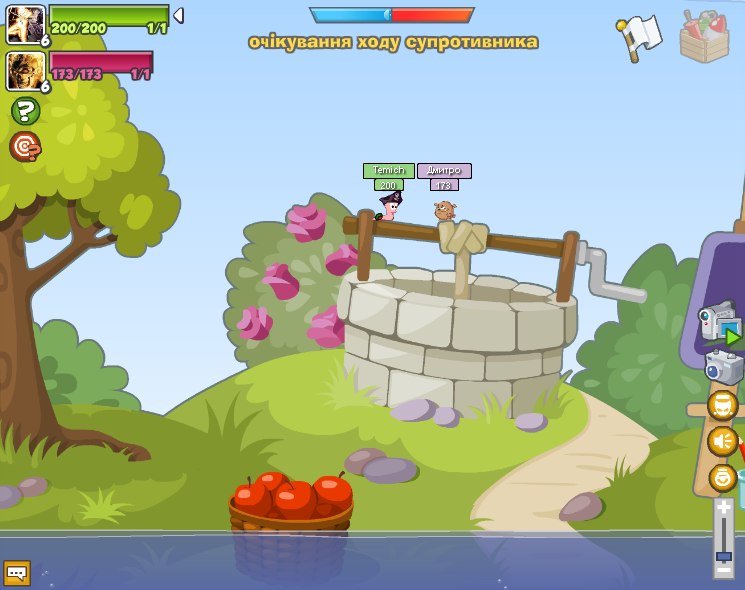Surrender using the white flag icon
The width and height of the screenshot is (745, 590).
click(639, 37)
